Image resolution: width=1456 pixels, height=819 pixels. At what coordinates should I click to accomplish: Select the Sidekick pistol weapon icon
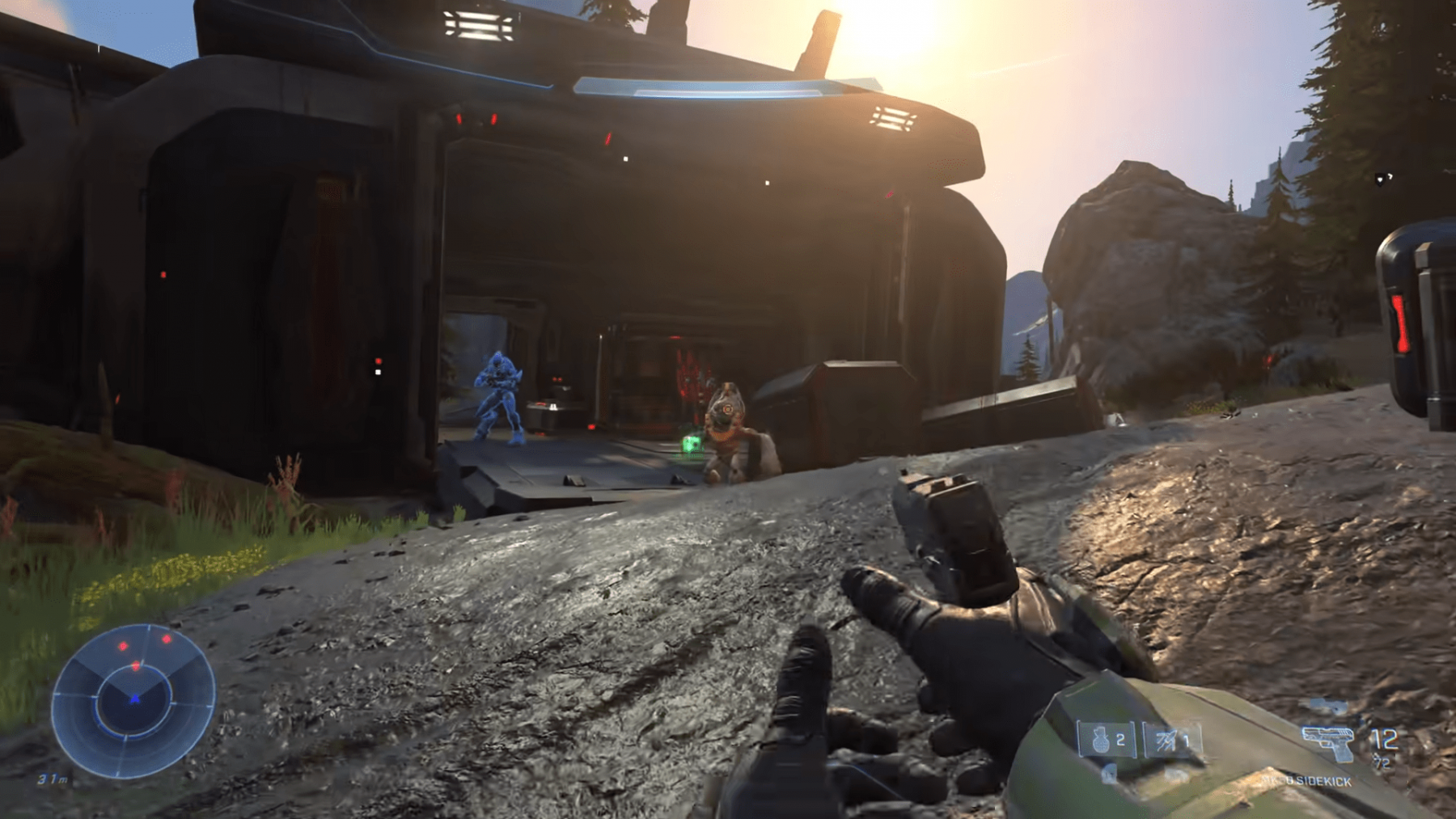coord(1327,742)
